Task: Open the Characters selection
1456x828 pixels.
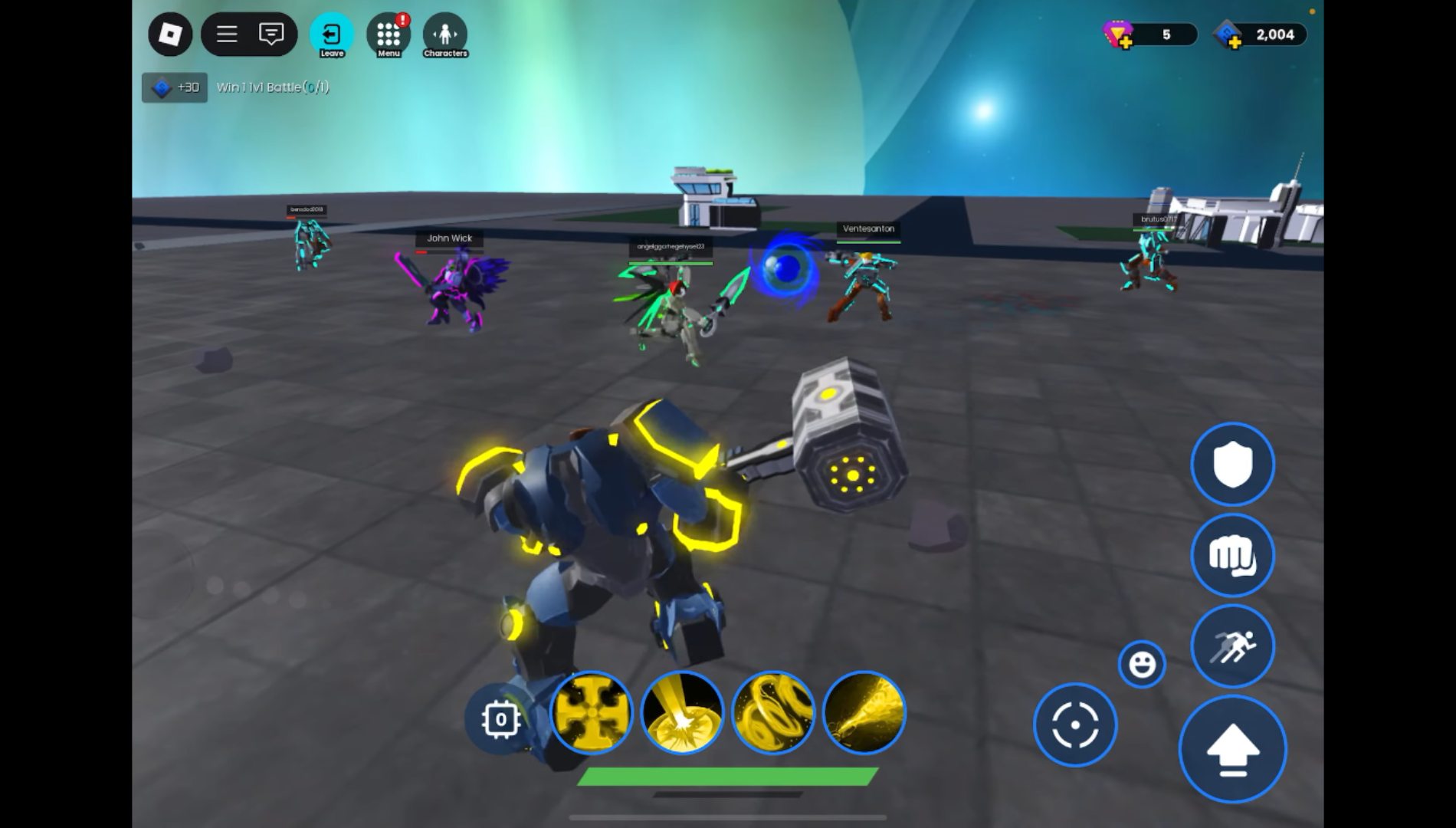Action: (x=445, y=35)
